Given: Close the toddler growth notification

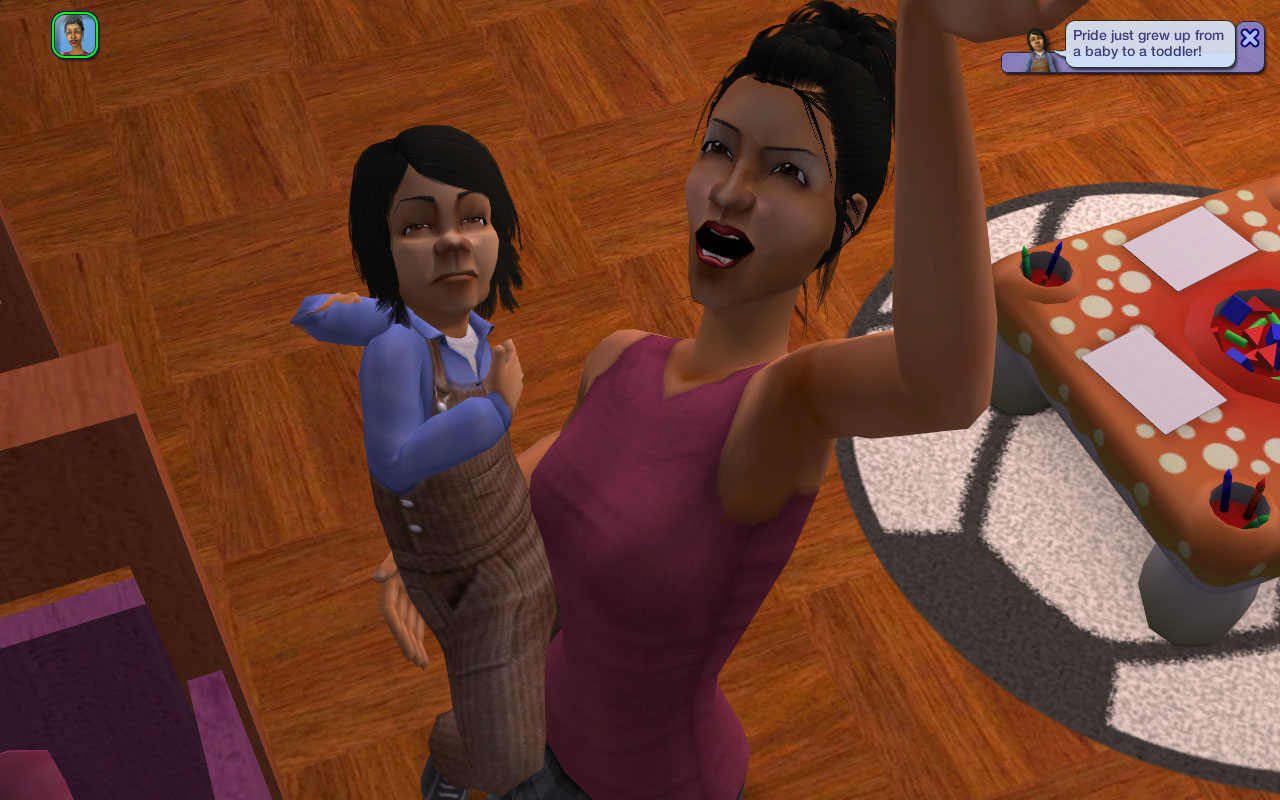Looking at the screenshot, I should (1249, 38).
